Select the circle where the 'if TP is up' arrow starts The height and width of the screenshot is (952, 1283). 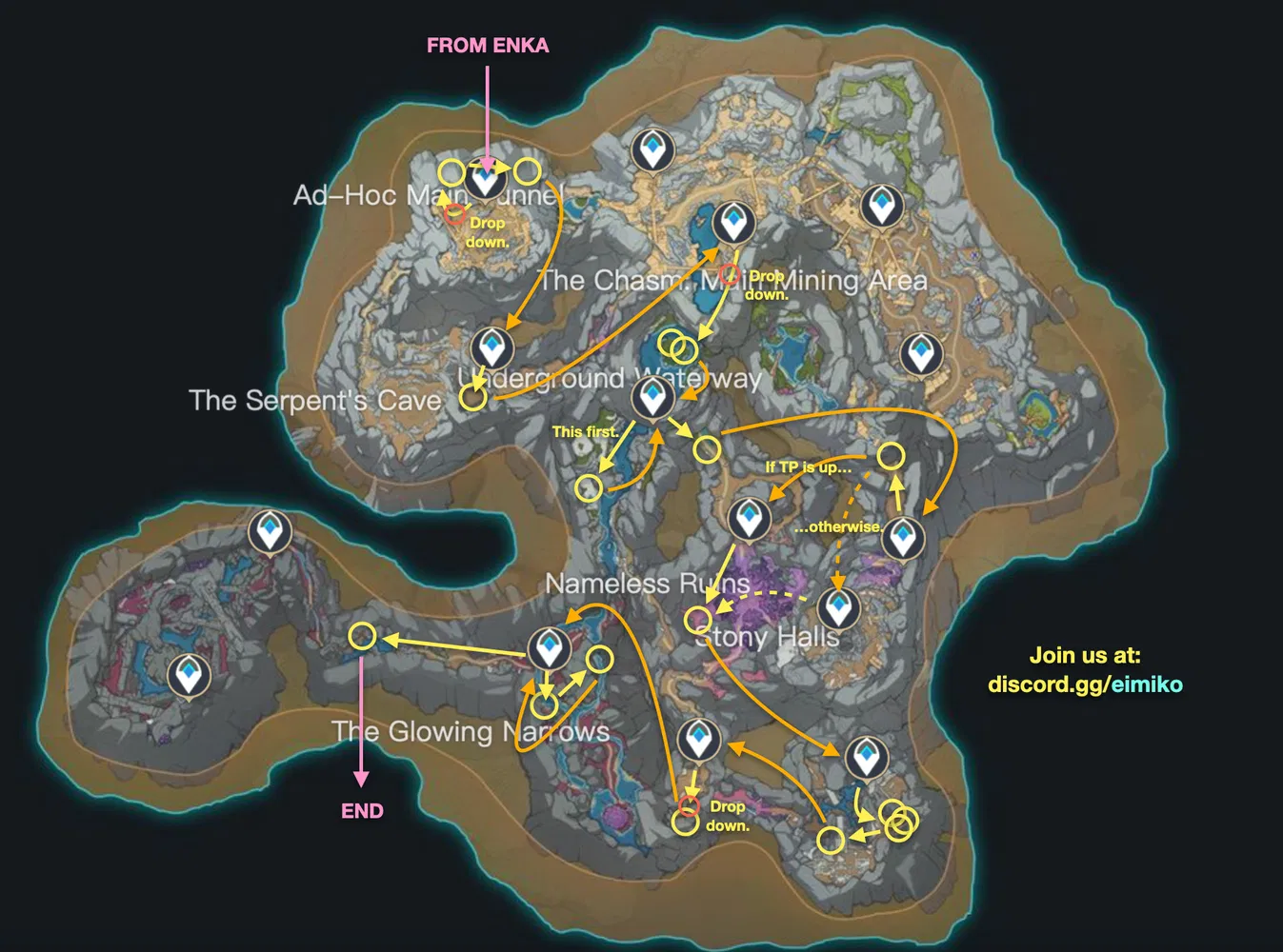point(891,455)
